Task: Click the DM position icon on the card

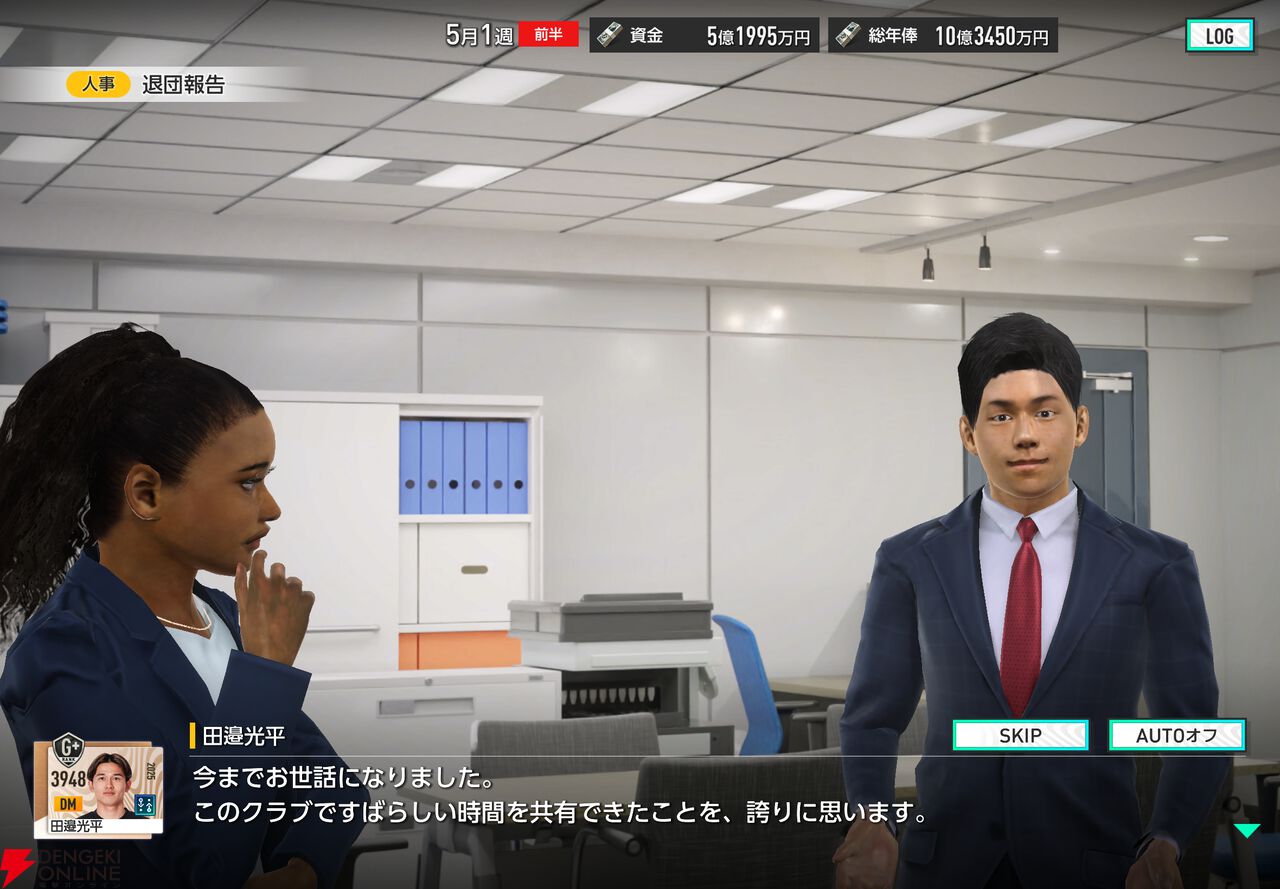Action: pos(68,803)
